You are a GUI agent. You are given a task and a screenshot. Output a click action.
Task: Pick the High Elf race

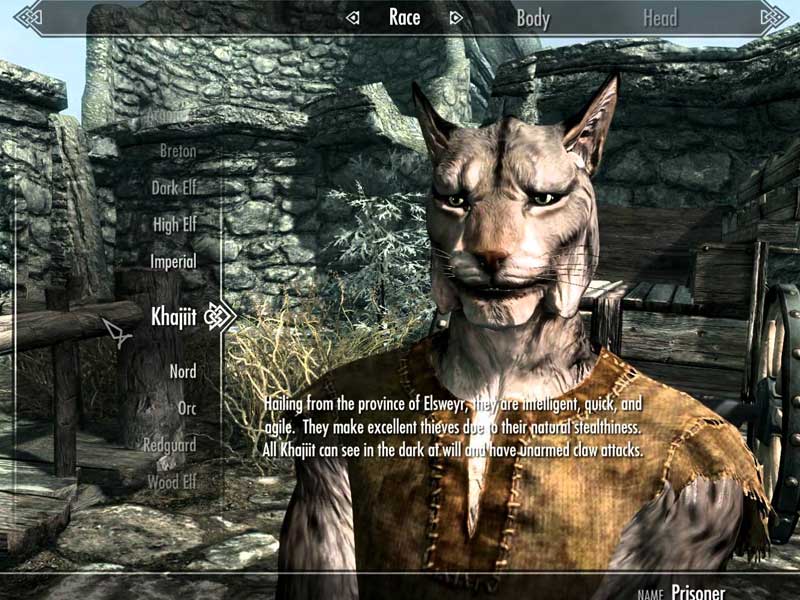coord(174,225)
